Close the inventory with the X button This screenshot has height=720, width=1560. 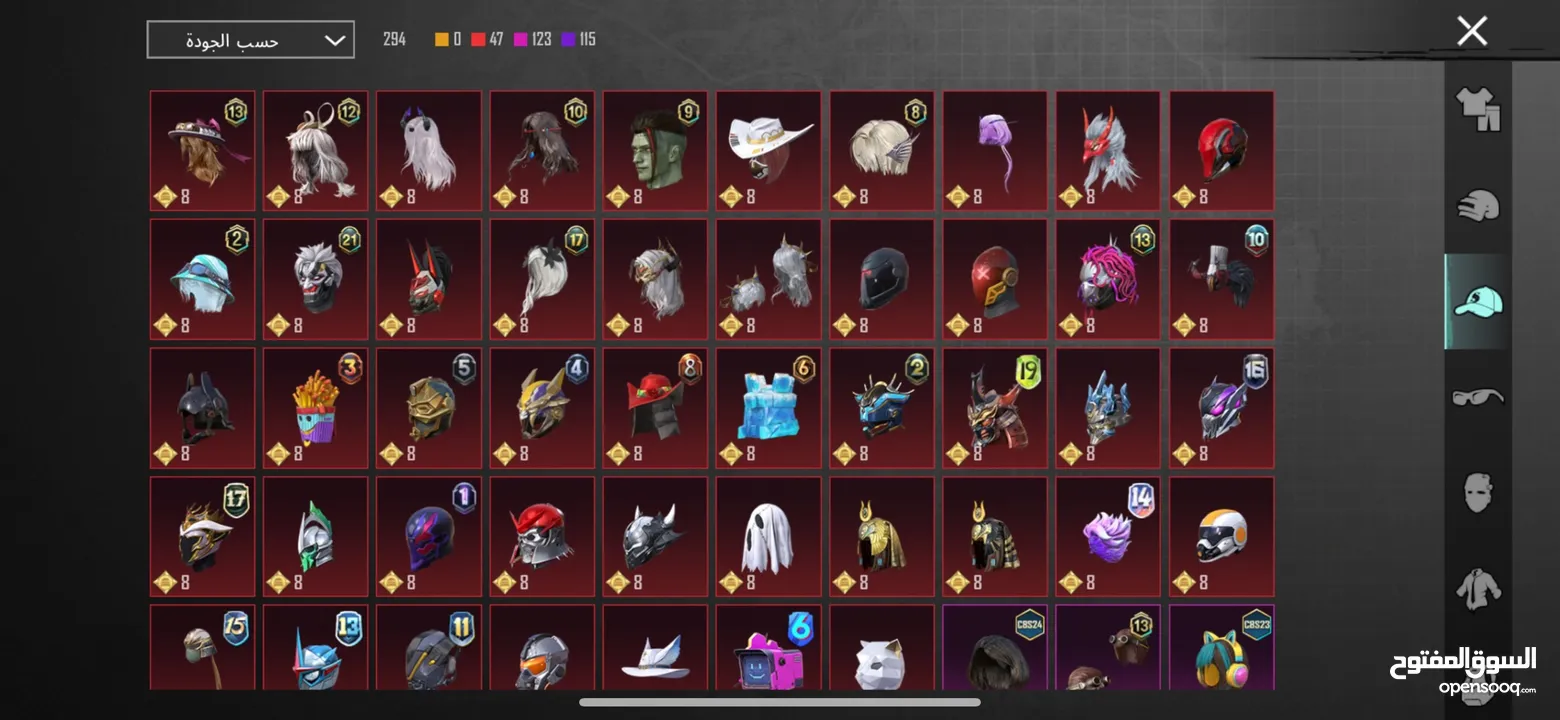coord(1472,31)
